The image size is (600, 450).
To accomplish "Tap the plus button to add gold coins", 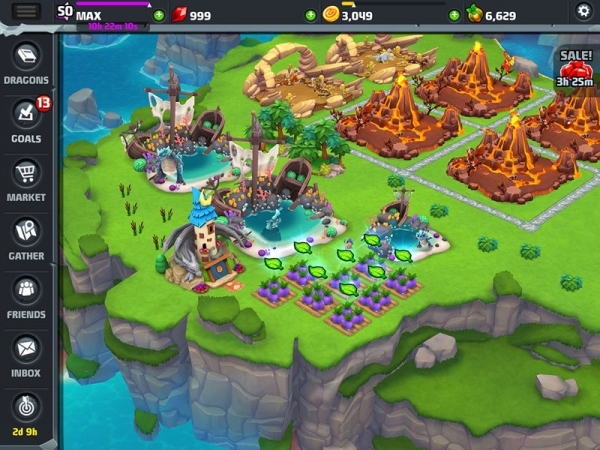I will [x=311, y=16].
